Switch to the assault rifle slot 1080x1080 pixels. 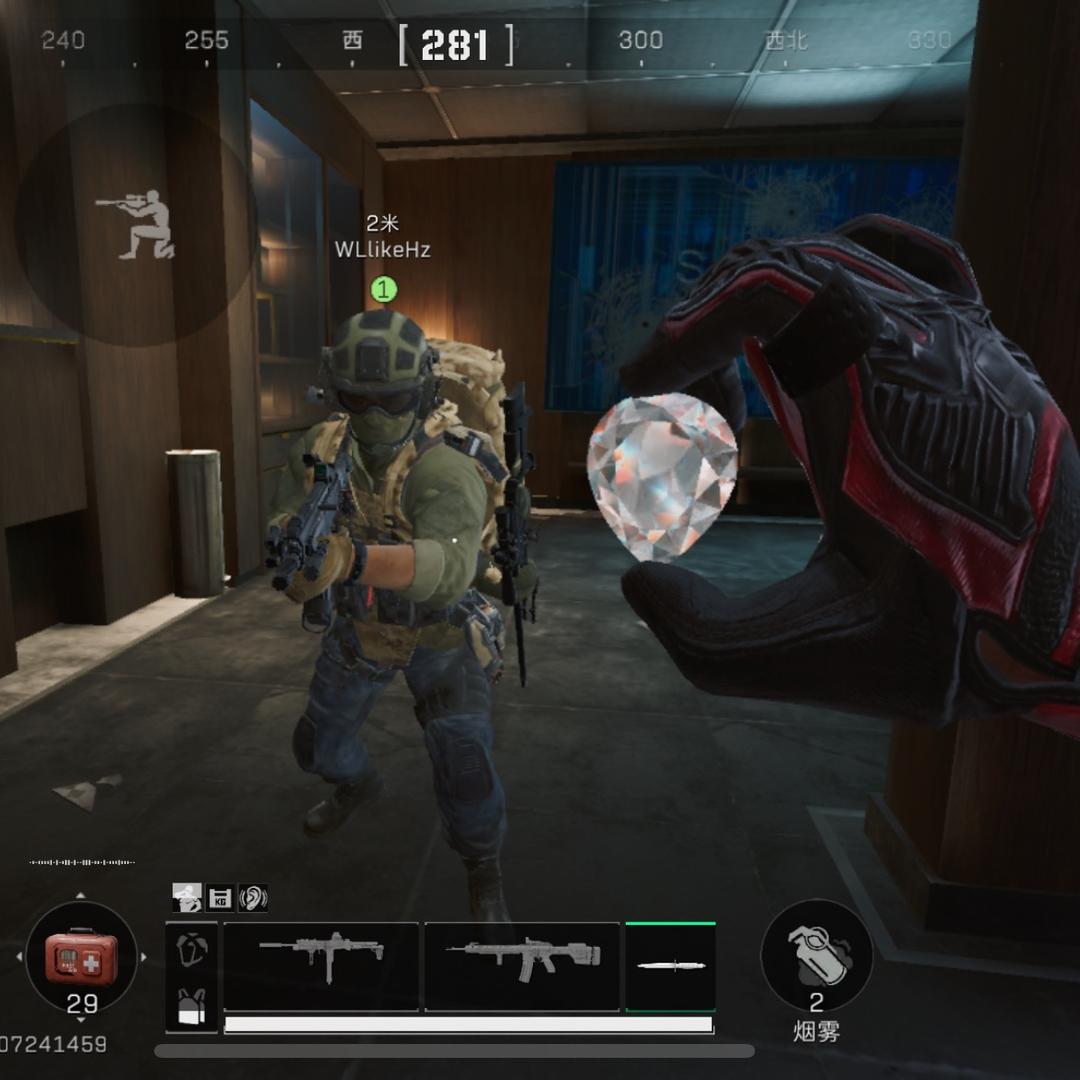tap(522, 965)
